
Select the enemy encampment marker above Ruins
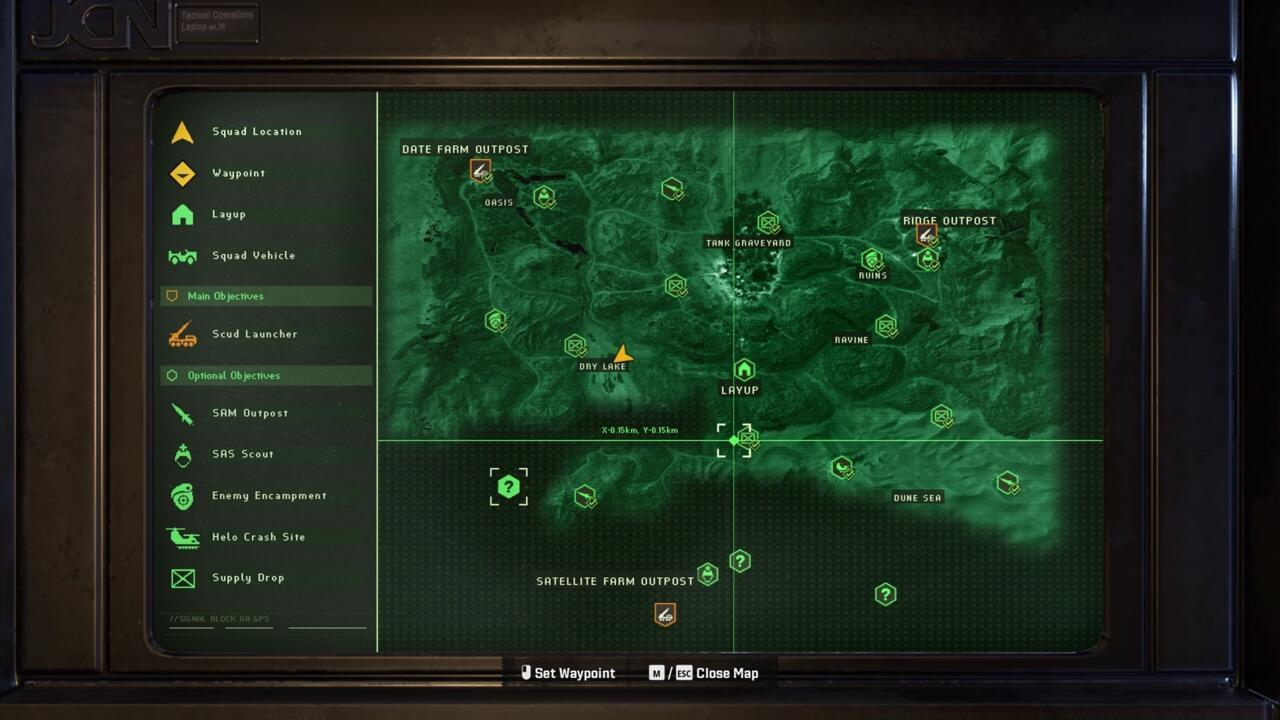(871, 259)
